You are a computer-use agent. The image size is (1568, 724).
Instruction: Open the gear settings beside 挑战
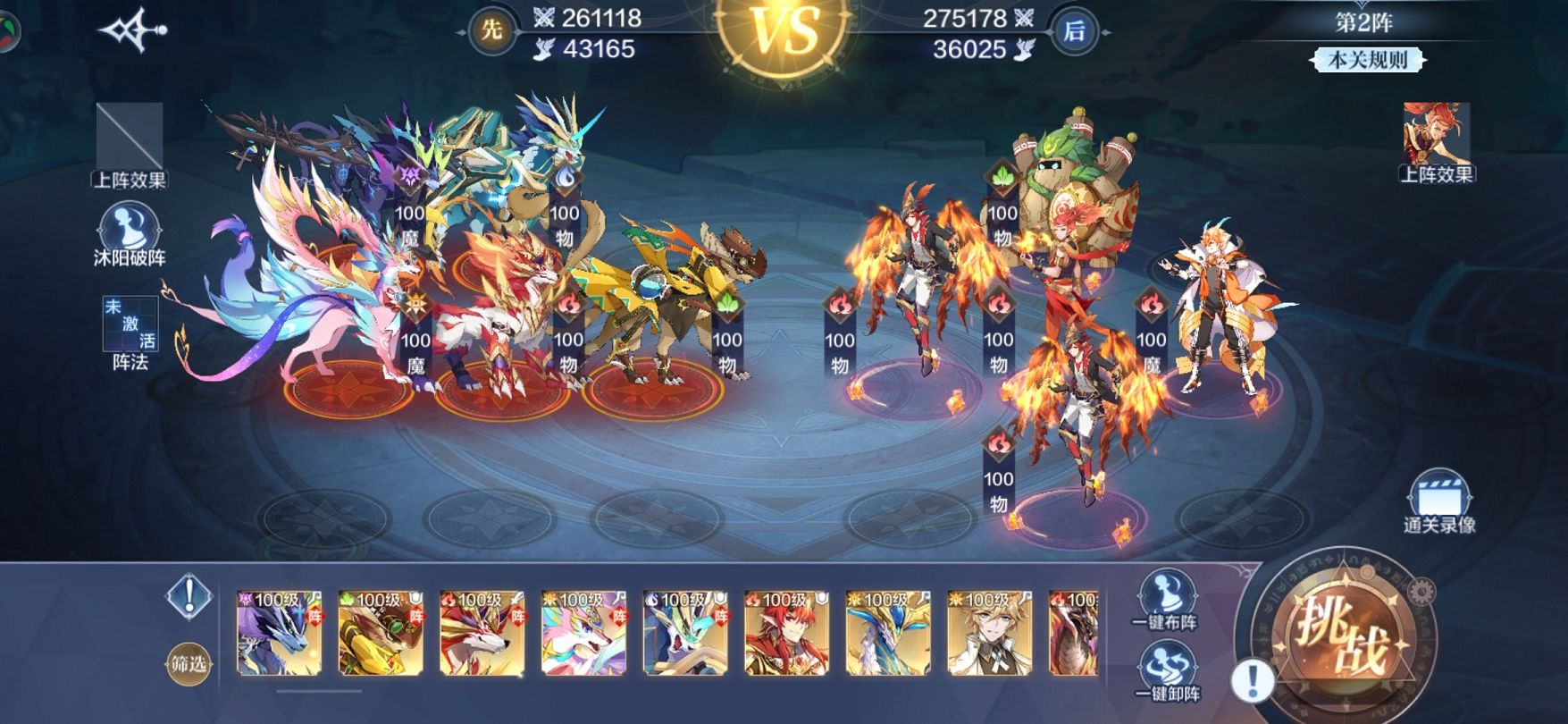tap(1421, 591)
